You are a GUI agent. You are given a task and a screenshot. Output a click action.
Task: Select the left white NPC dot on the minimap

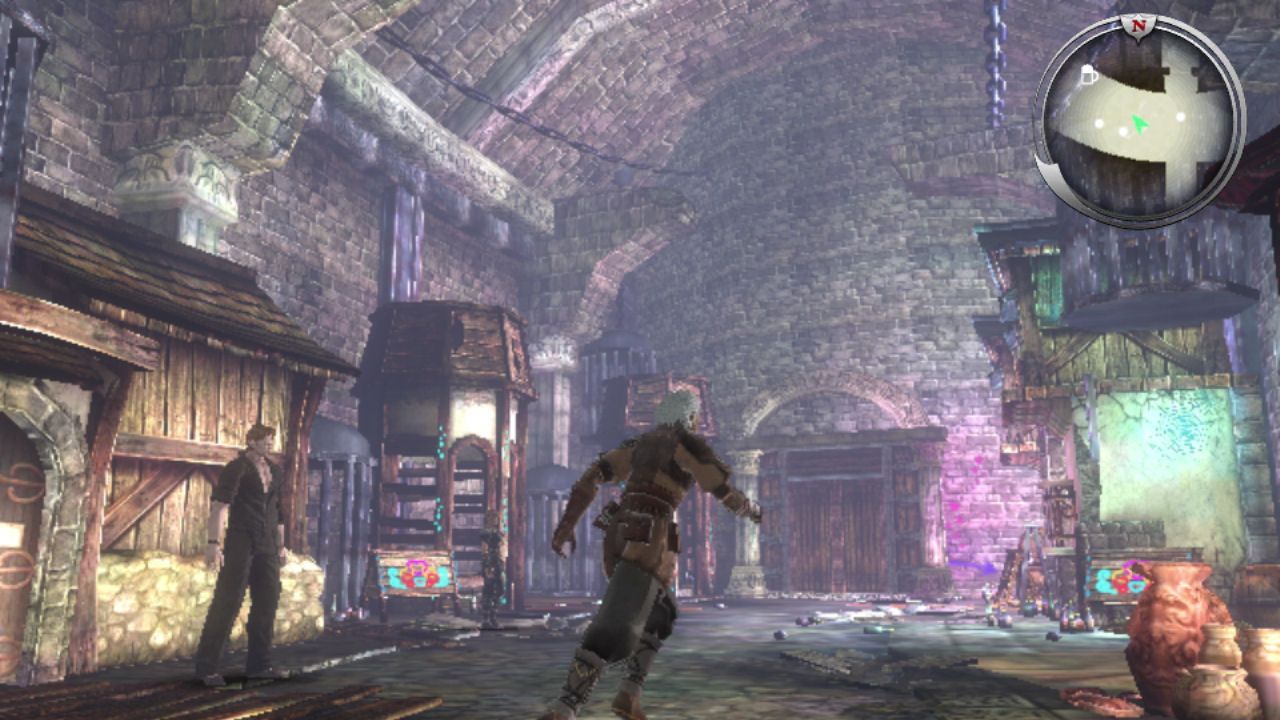(x=1100, y=123)
